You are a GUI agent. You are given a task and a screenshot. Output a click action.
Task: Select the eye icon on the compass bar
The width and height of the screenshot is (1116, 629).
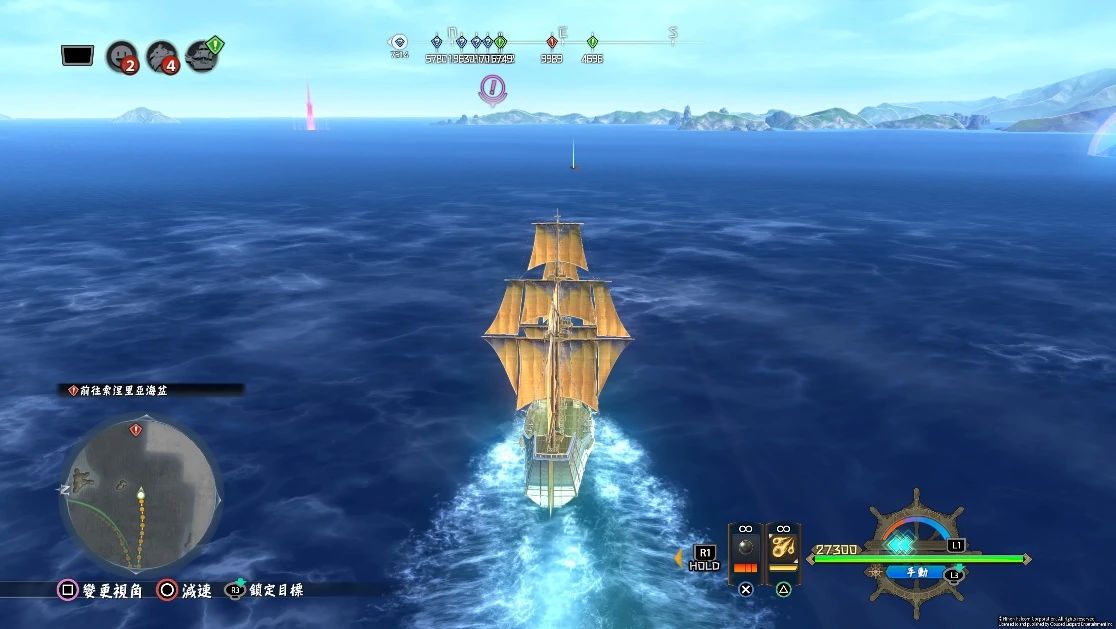[399, 42]
